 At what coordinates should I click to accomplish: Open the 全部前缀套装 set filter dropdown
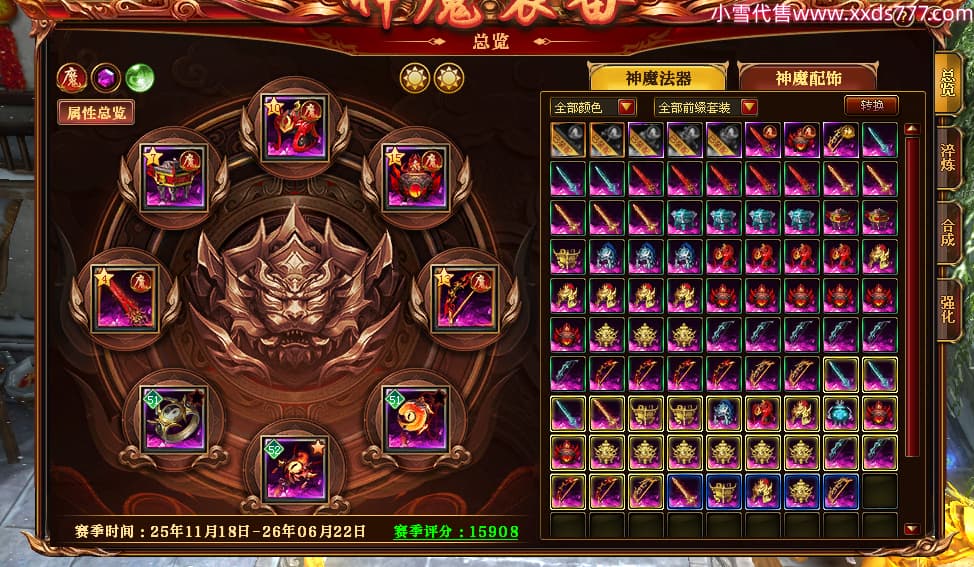tap(705, 107)
